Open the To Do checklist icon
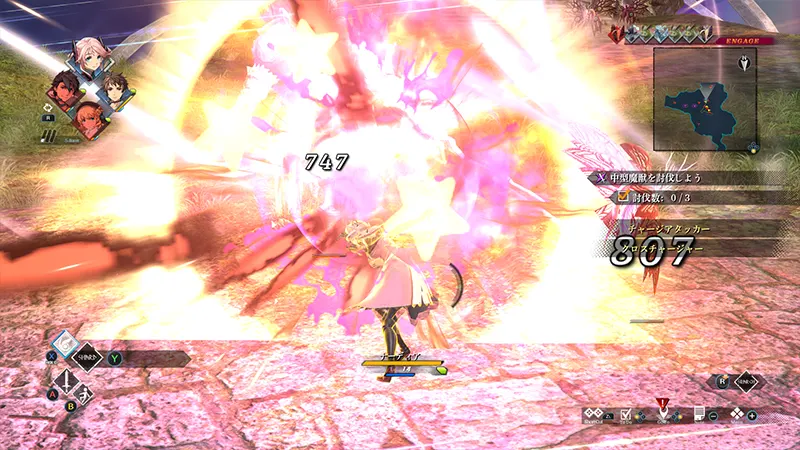 [x=627, y=414]
